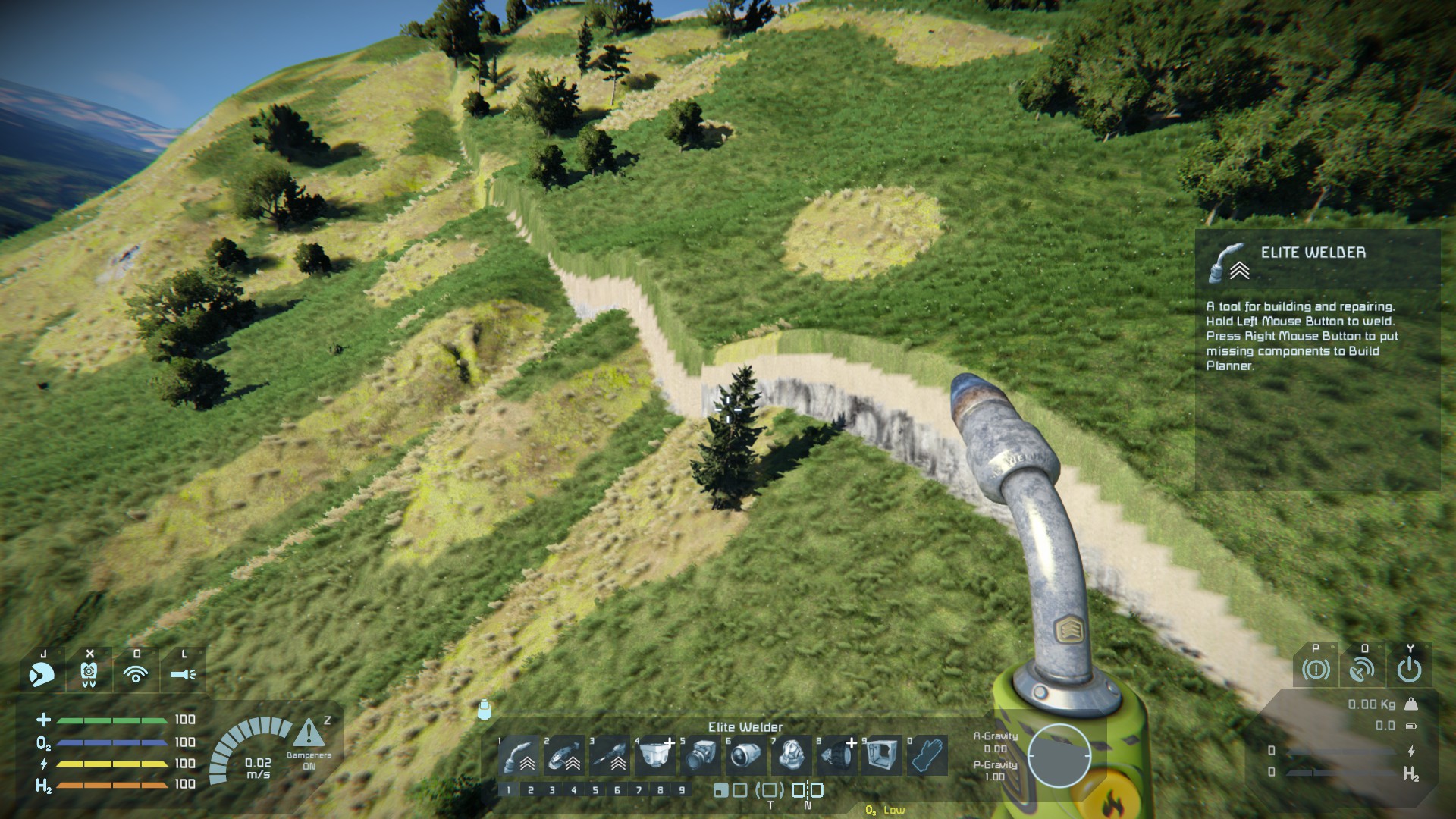Pick the thruster block in slot six

click(746, 755)
